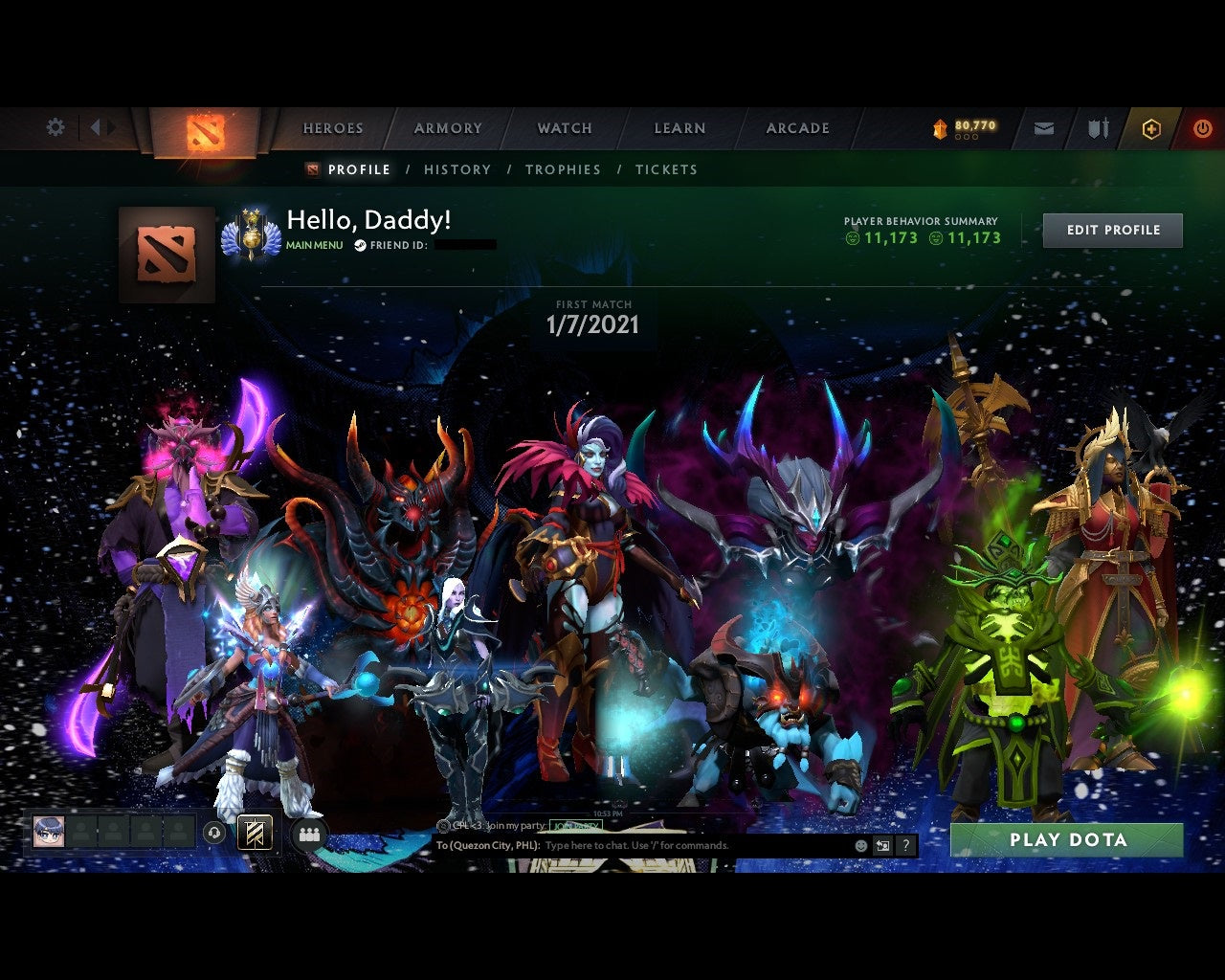1225x980 pixels.
Task: Expand the back navigation arrows
Action: (97, 126)
